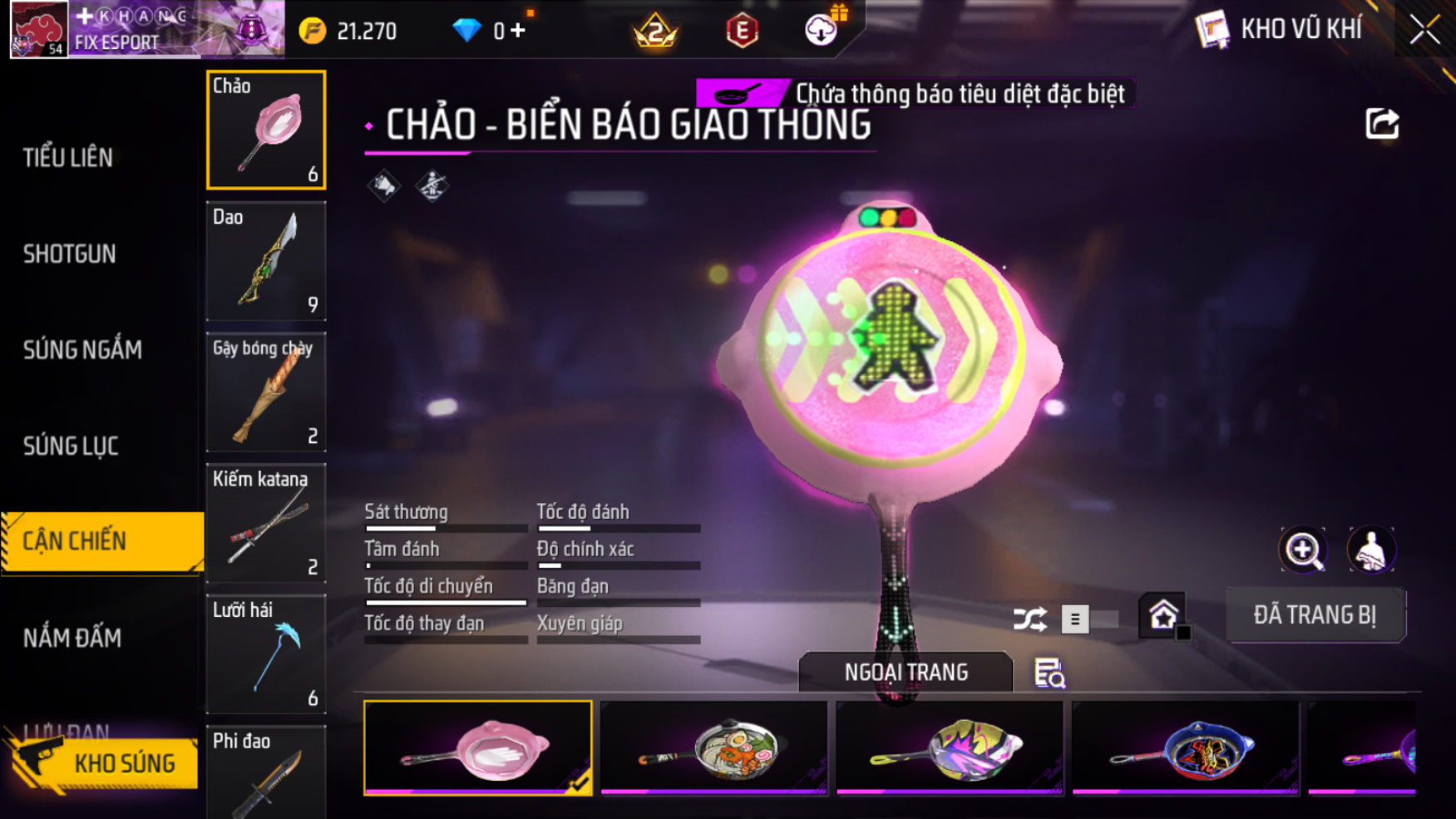This screenshot has width=1456, height=819.
Task: Choose the Kiếm katana tile
Action: coord(266,523)
